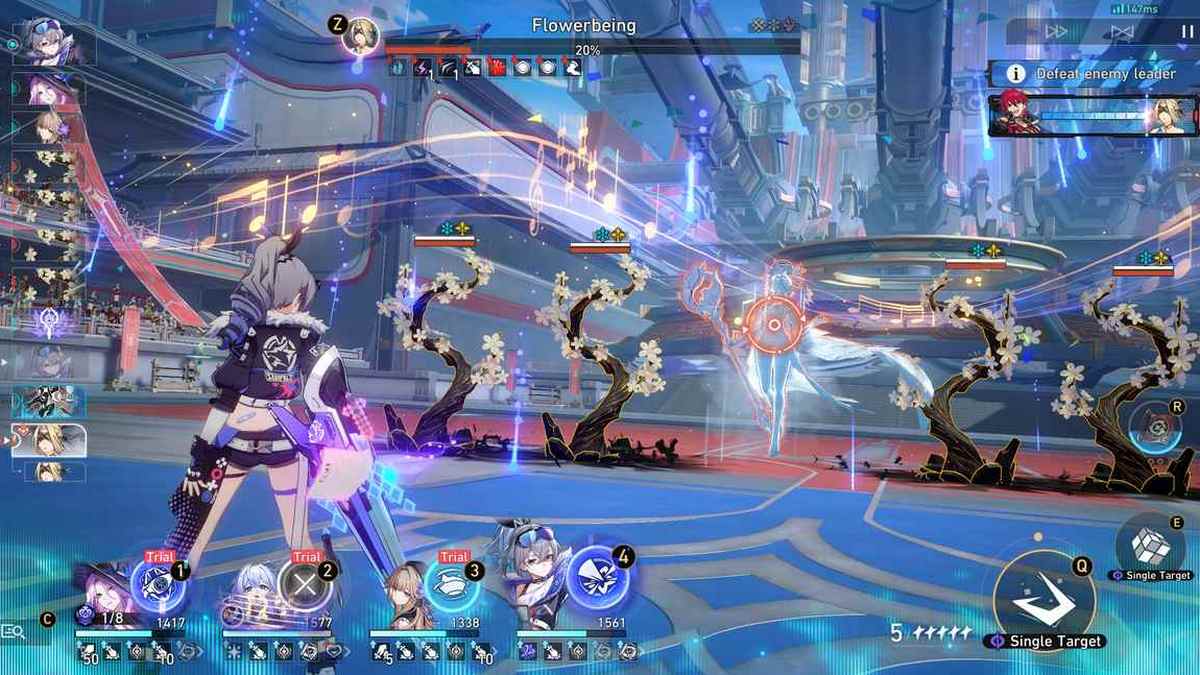
Task: Select the cube skill with Single Target label
Action: pyautogui.click(x=1148, y=544)
